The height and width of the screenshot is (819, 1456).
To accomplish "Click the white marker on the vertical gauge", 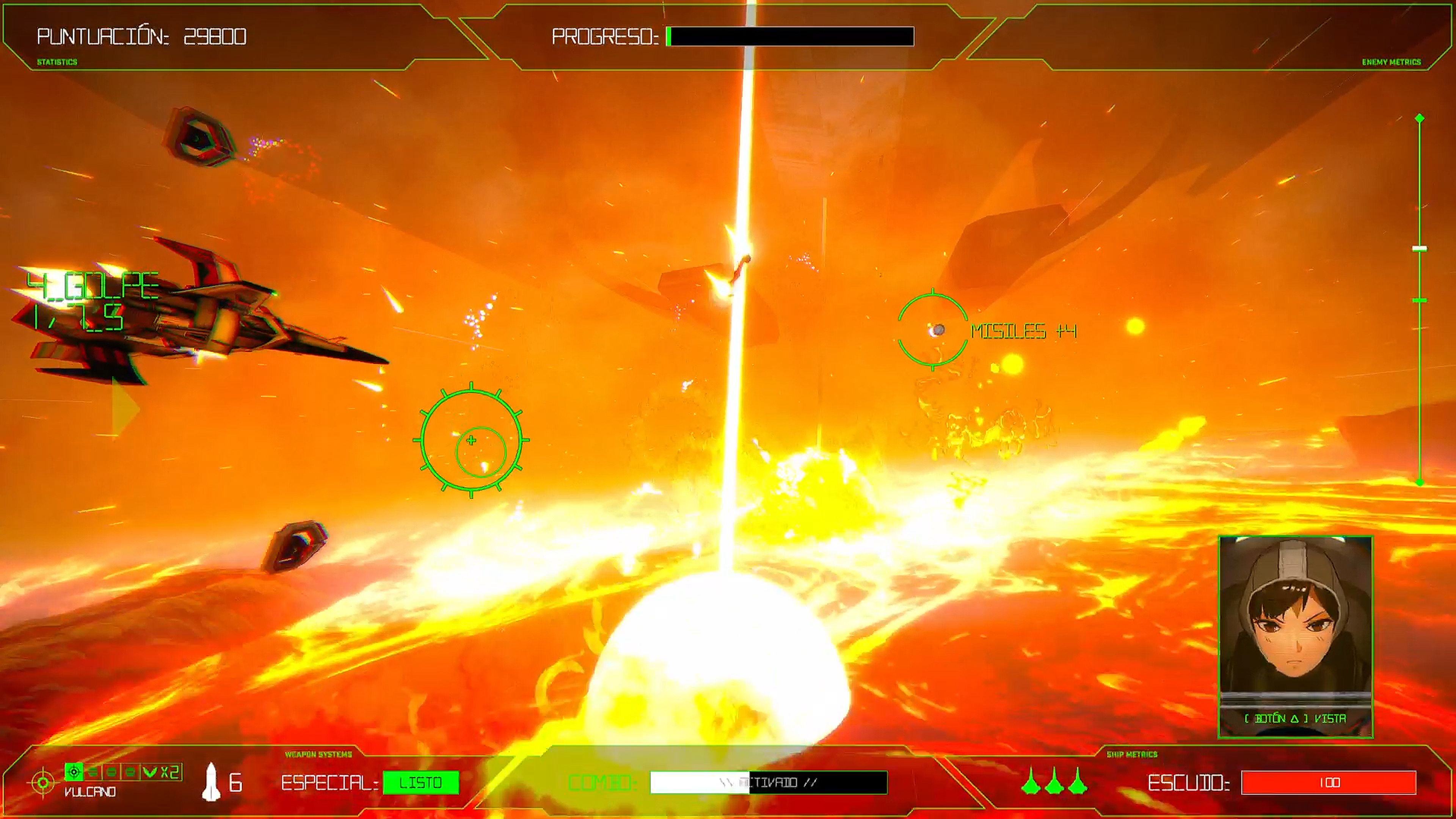I will pyautogui.click(x=1419, y=249).
